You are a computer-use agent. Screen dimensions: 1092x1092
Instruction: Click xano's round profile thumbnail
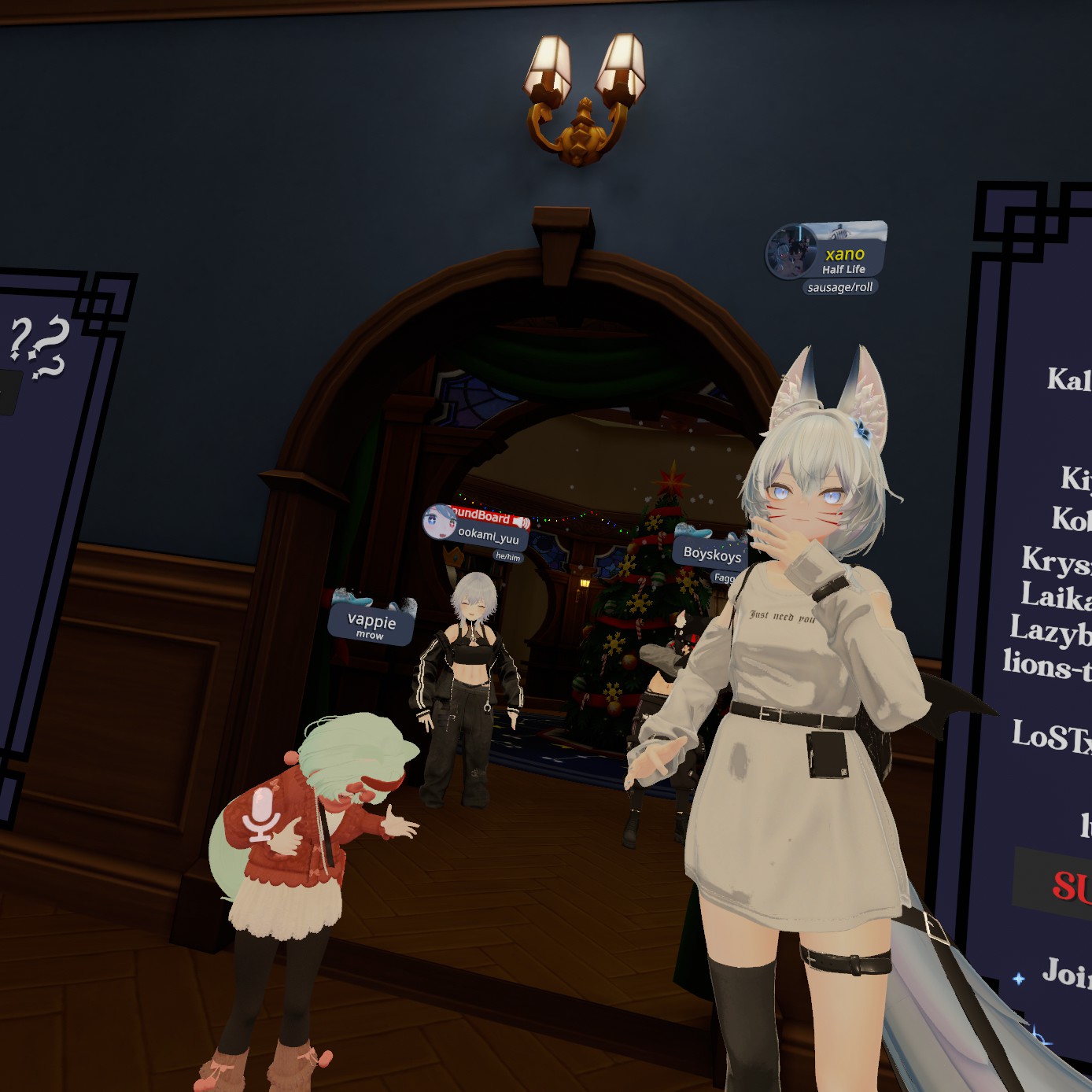789,252
